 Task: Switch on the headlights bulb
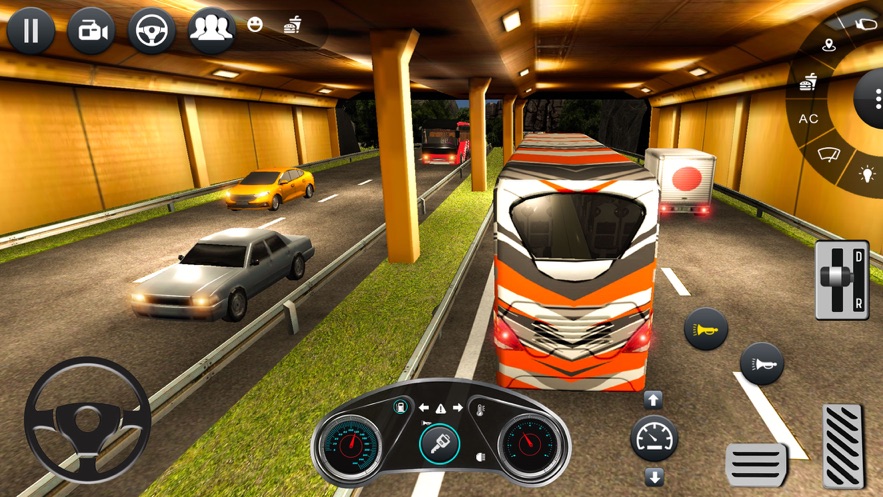click(x=867, y=175)
